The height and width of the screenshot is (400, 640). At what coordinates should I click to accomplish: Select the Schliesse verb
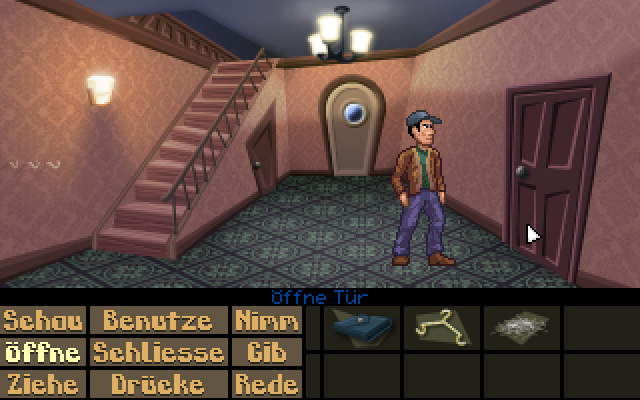(x=158, y=352)
